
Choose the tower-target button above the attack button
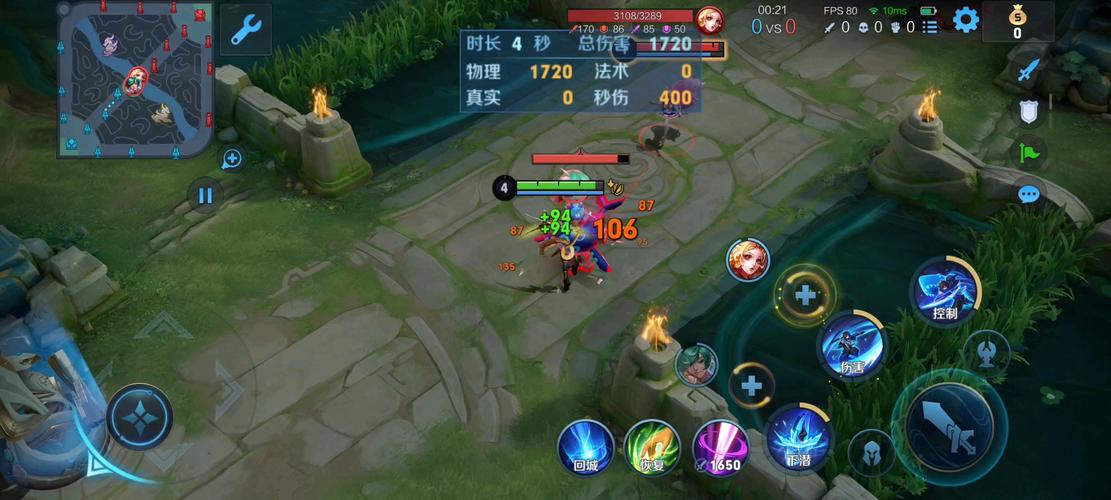click(987, 352)
